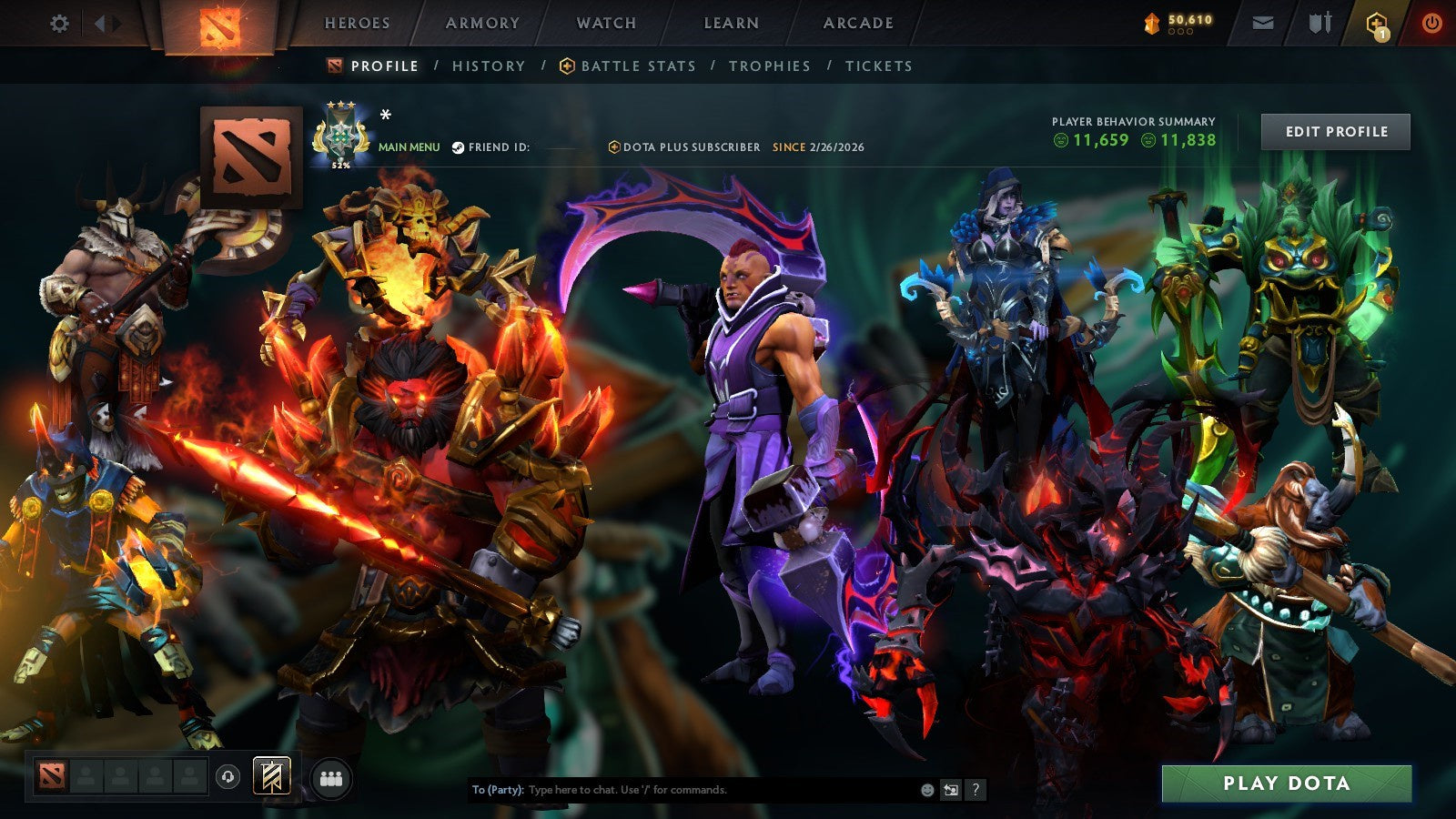Switch to the BATTLE STATS tab
Screen dimensions: 1456x819
(637, 66)
